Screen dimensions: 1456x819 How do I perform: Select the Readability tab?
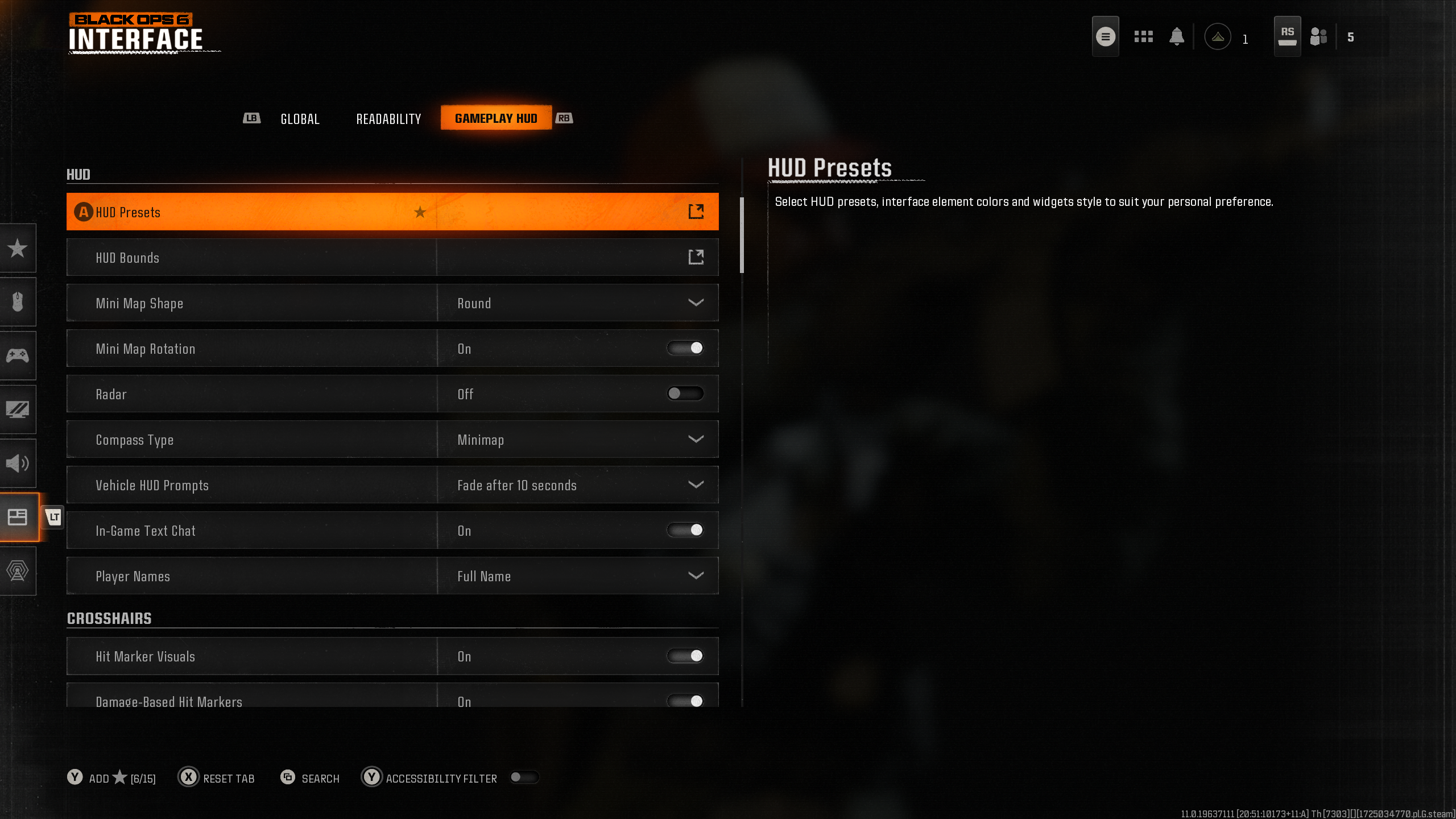coord(388,118)
